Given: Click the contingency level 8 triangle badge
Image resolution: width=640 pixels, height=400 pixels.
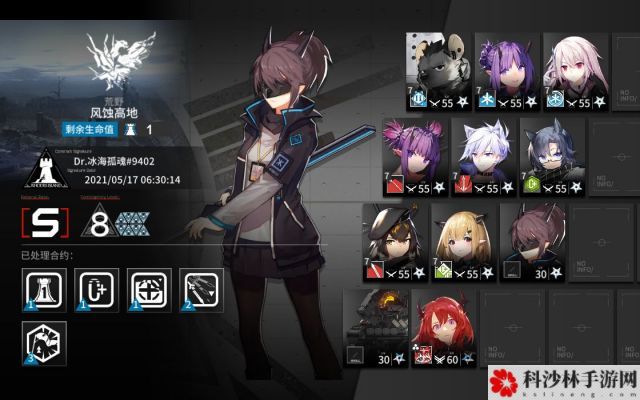Looking at the screenshot, I should coord(118,222).
